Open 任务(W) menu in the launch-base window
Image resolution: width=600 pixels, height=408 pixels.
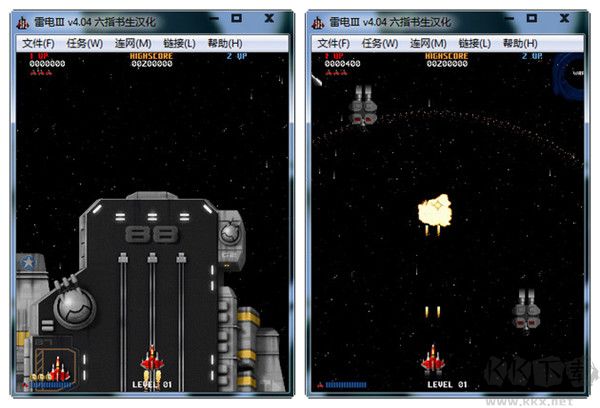pos(84,43)
